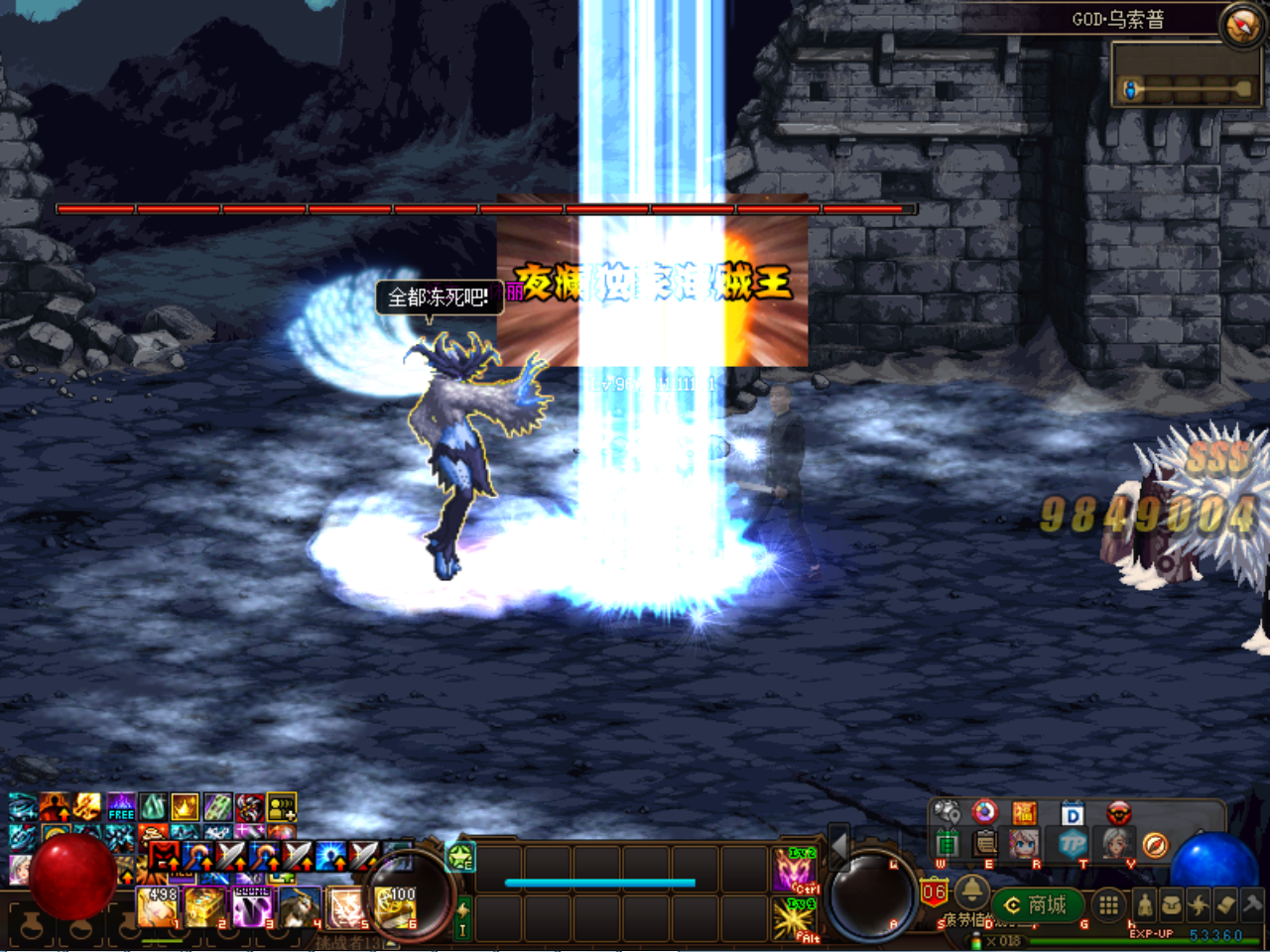Screen dimensions: 1270x952
Task: Click the EXP-UP label
Action: (x=1151, y=933)
